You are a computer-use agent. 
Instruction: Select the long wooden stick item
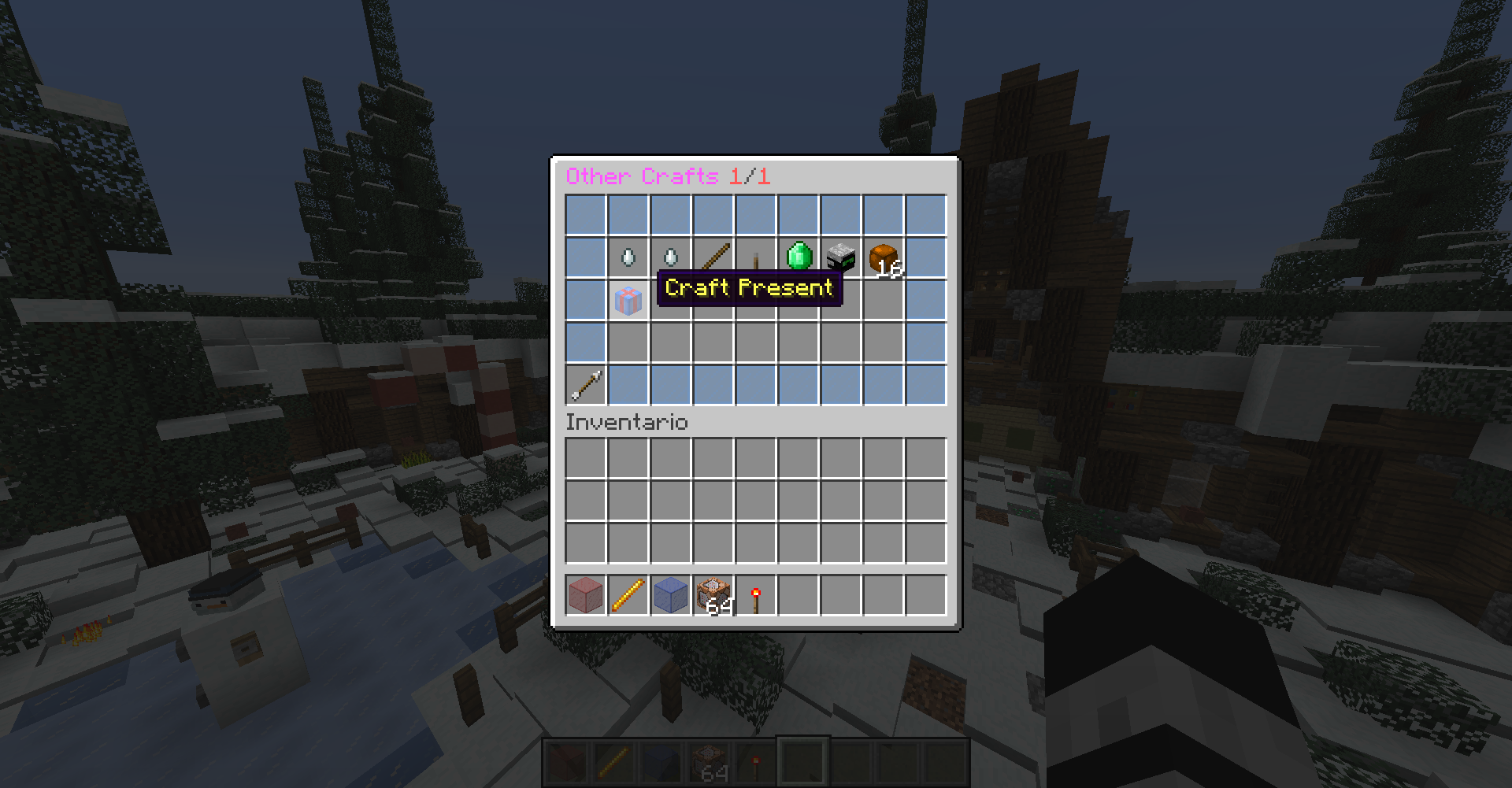(x=713, y=256)
